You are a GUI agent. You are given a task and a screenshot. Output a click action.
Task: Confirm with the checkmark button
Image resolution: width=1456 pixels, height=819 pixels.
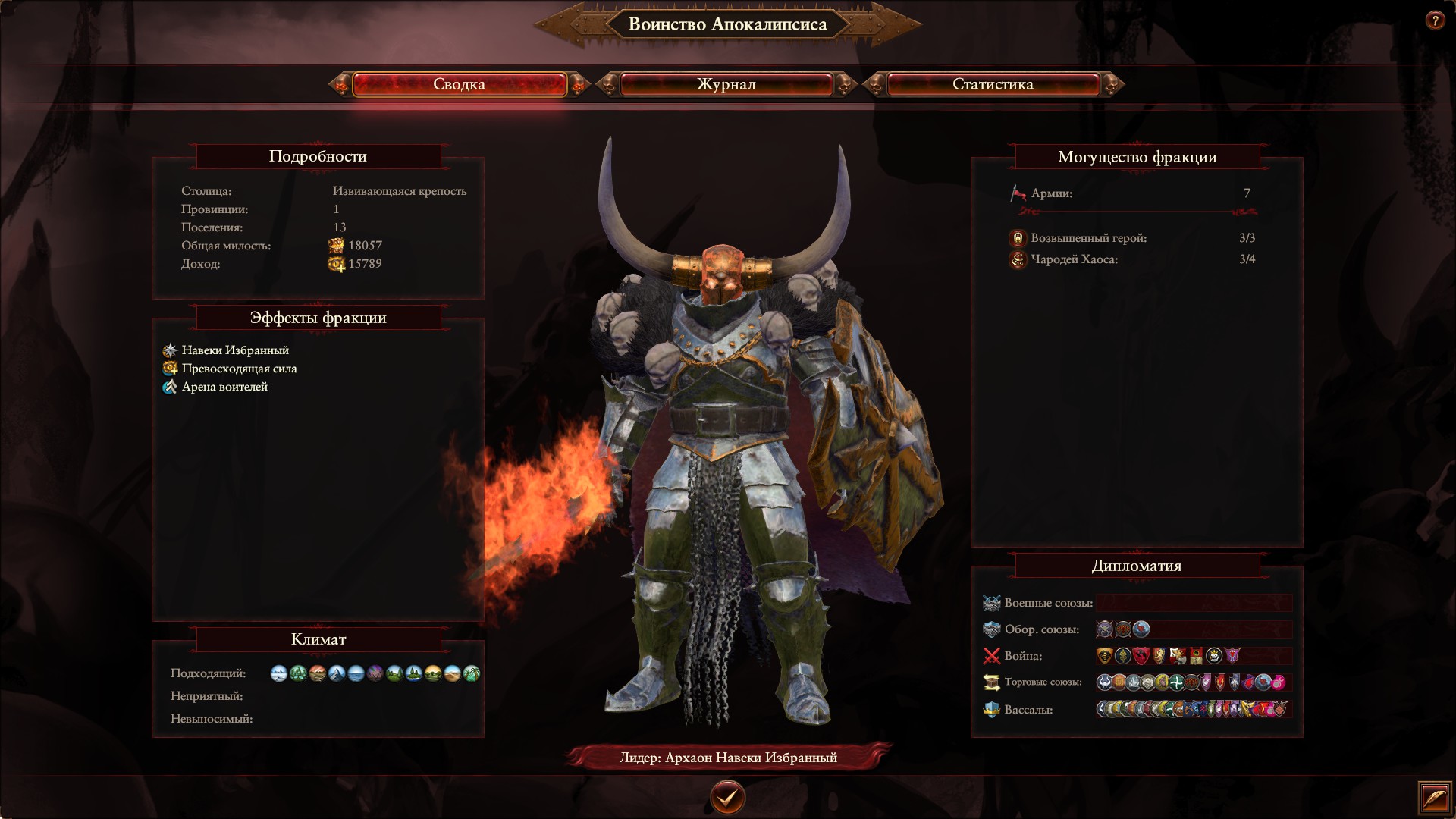point(727,797)
